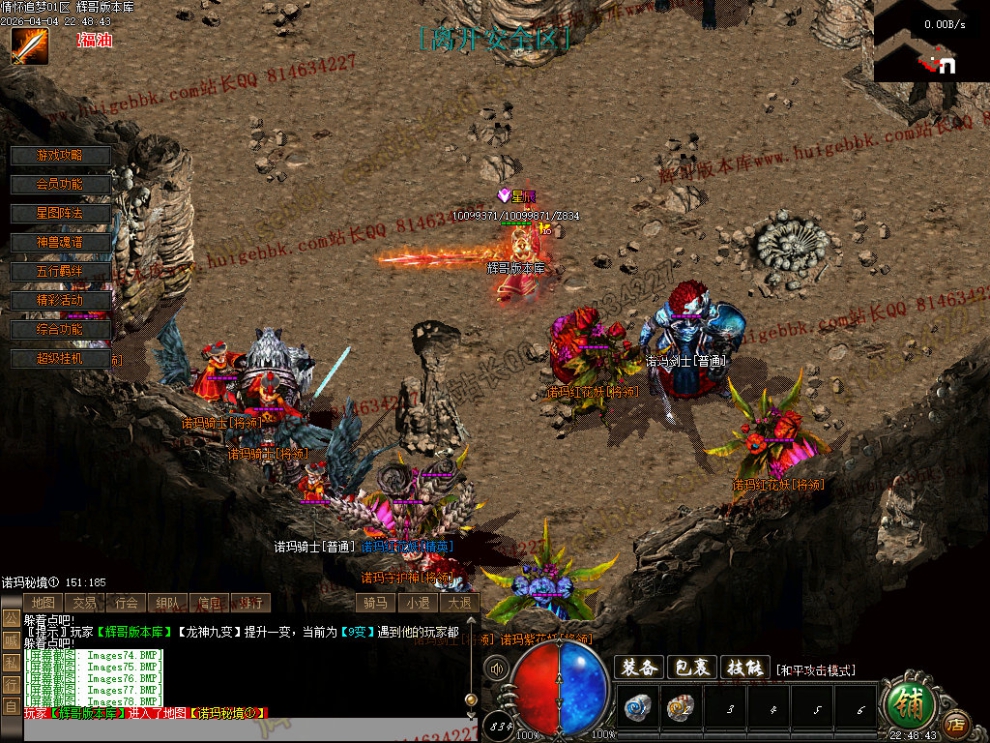Open the 综合功能 general functions menu
This screenshot has width=990, height=743.
click(60, 329)
